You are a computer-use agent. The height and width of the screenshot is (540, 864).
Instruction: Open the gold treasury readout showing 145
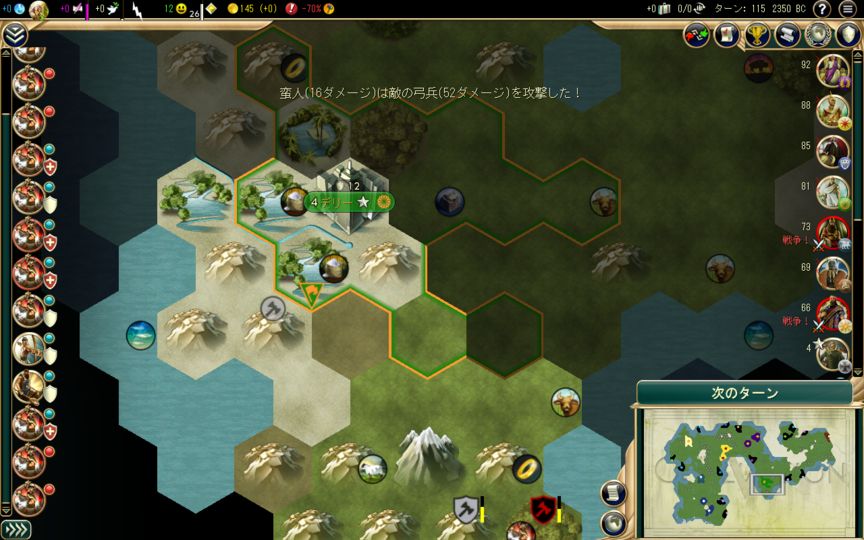[245, 9]
